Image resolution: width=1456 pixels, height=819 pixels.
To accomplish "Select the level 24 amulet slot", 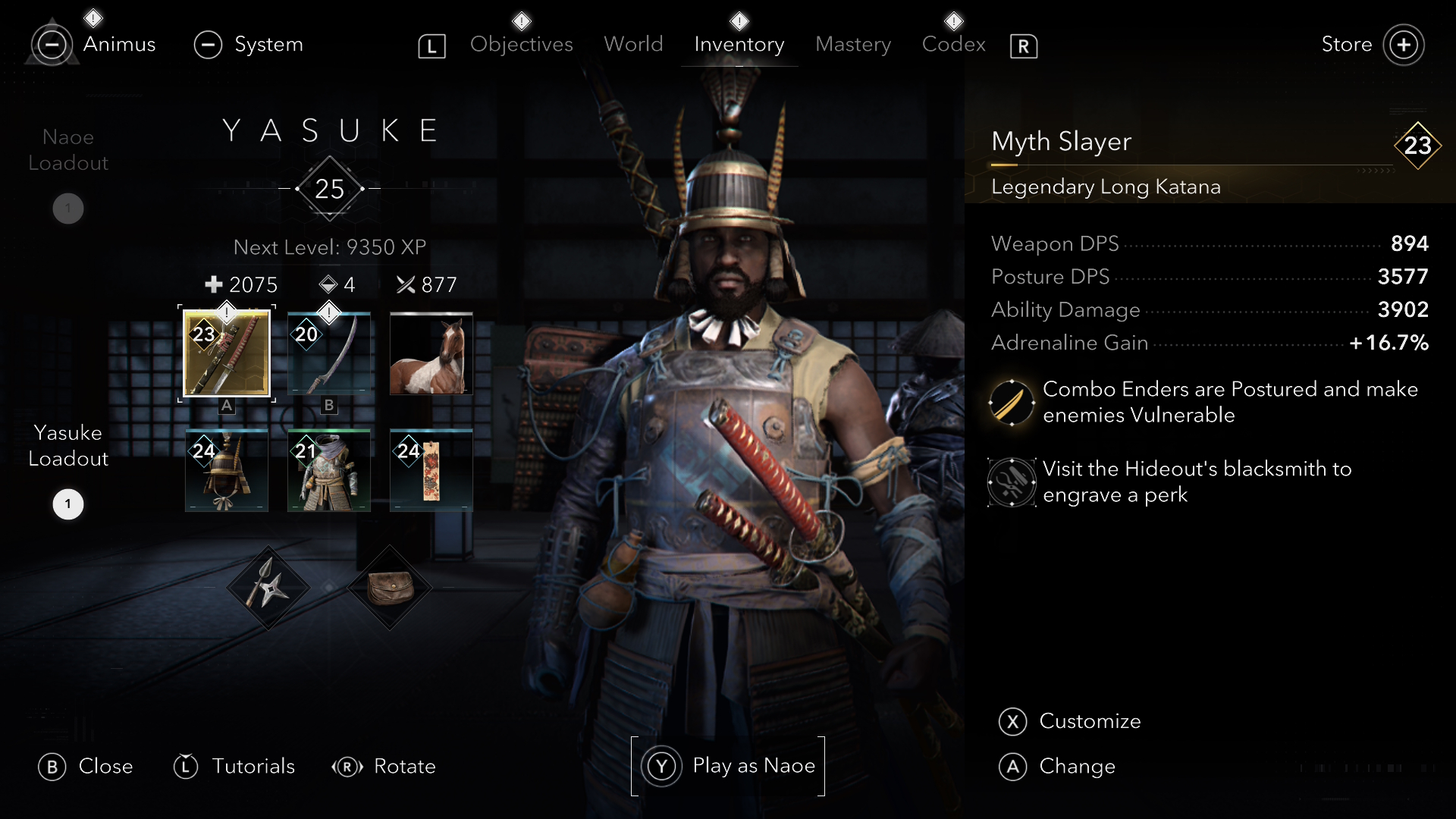I will pos(431,471).
